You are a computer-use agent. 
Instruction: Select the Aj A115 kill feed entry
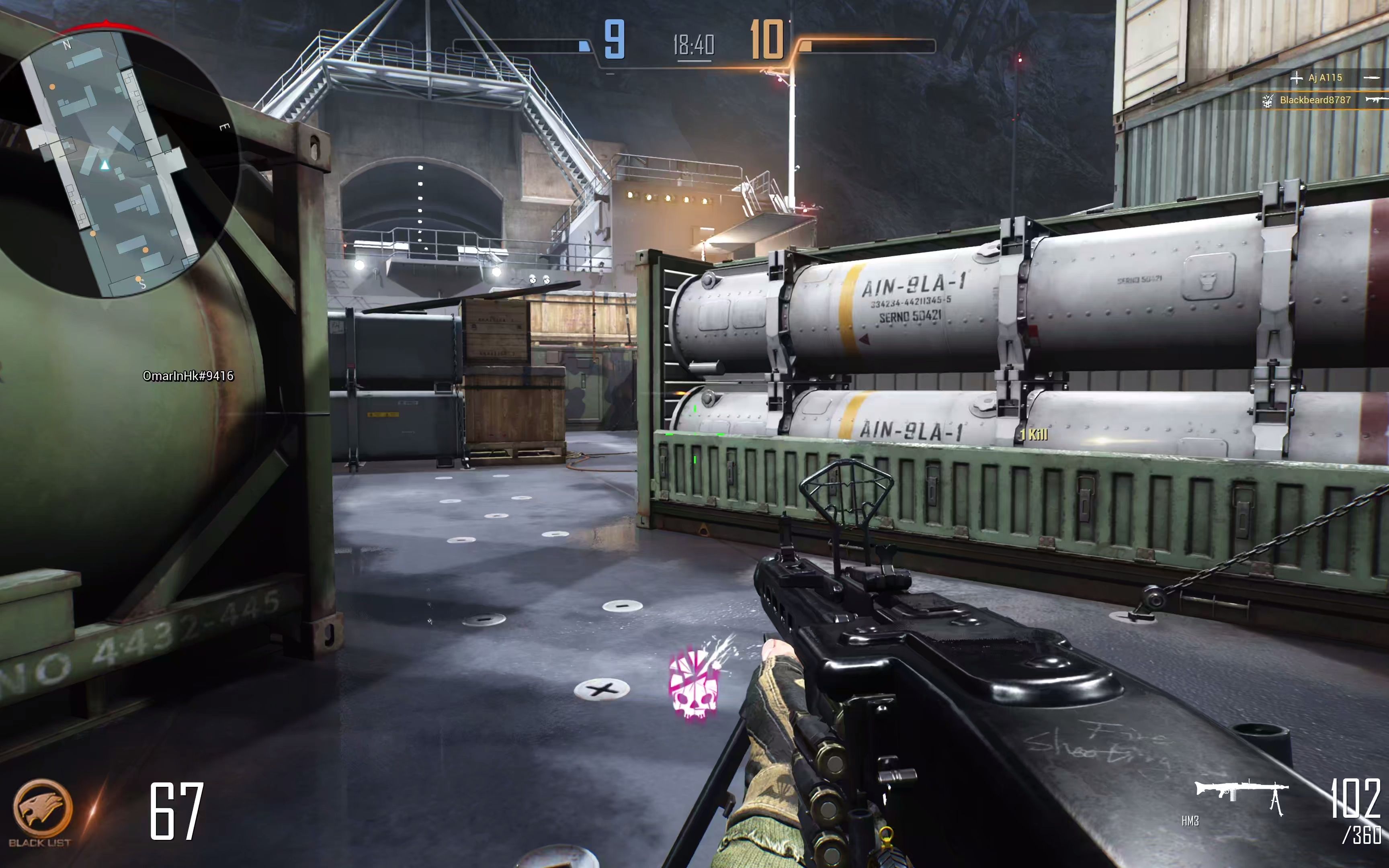[x=1325, y=78]
